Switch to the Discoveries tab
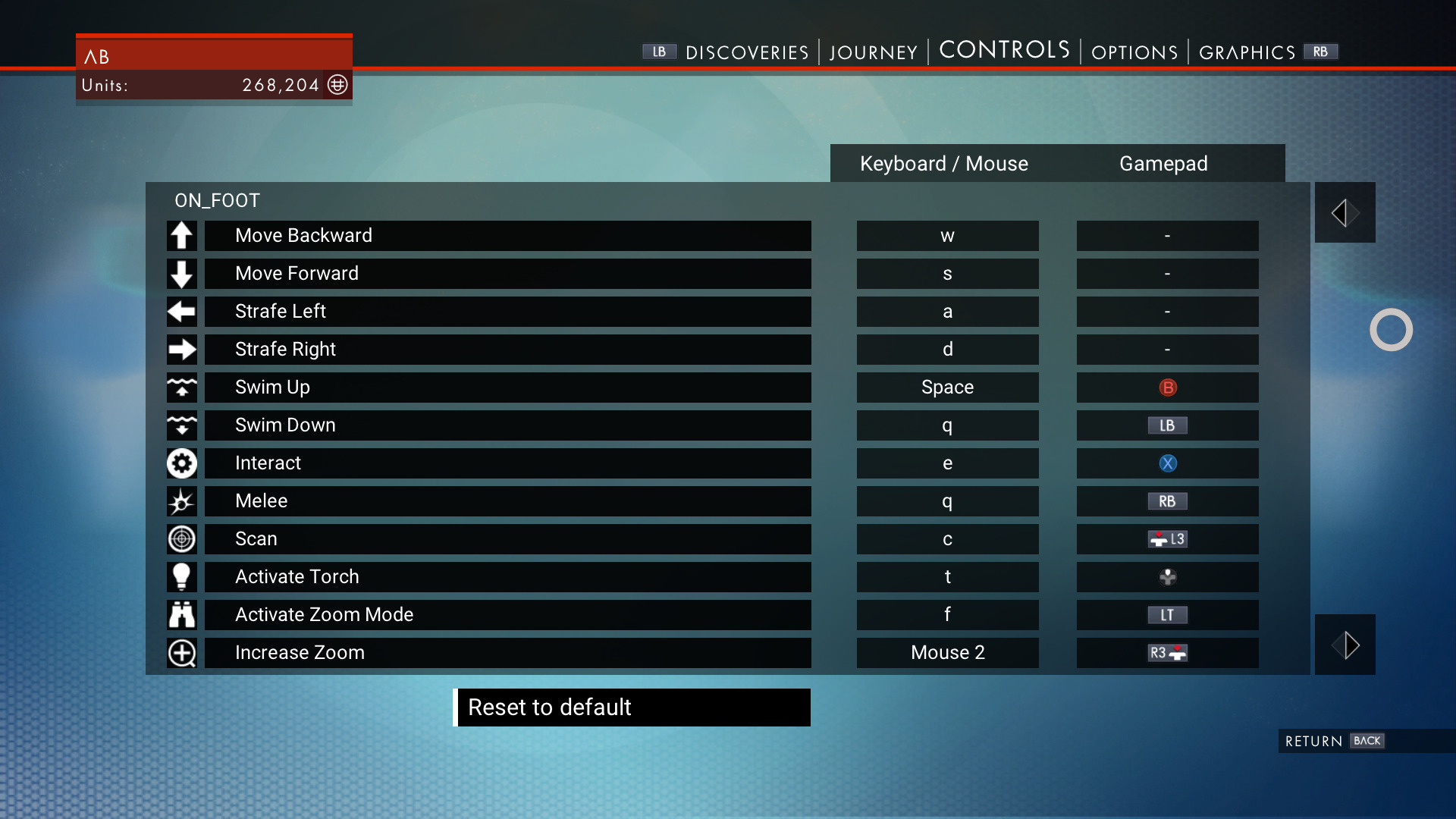This screenshot has width=1456, height=819. pyautogui.click(x=747, y=52)
